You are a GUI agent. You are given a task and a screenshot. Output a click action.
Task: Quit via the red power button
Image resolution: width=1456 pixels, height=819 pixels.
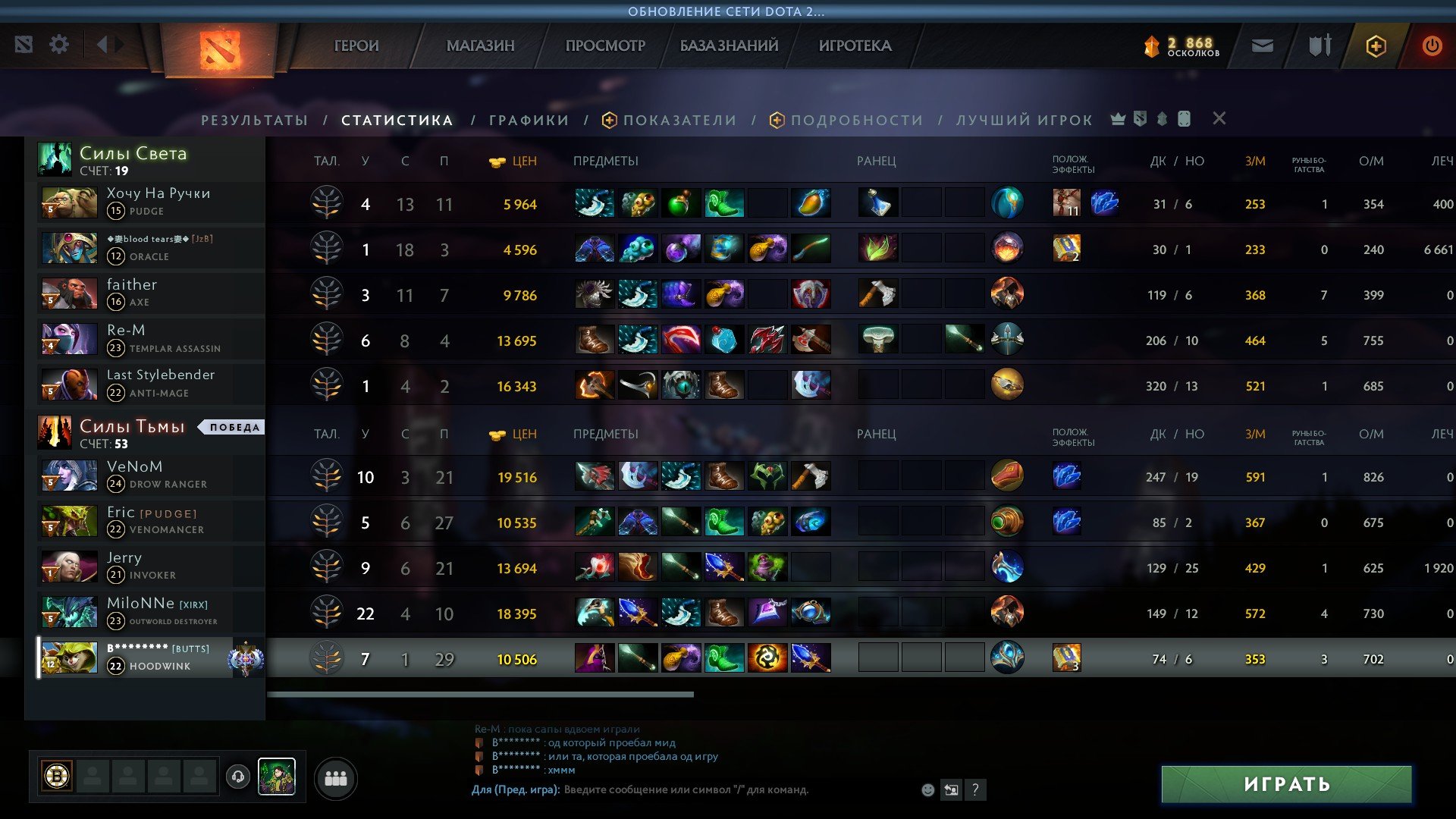[x=1432, y=45]
